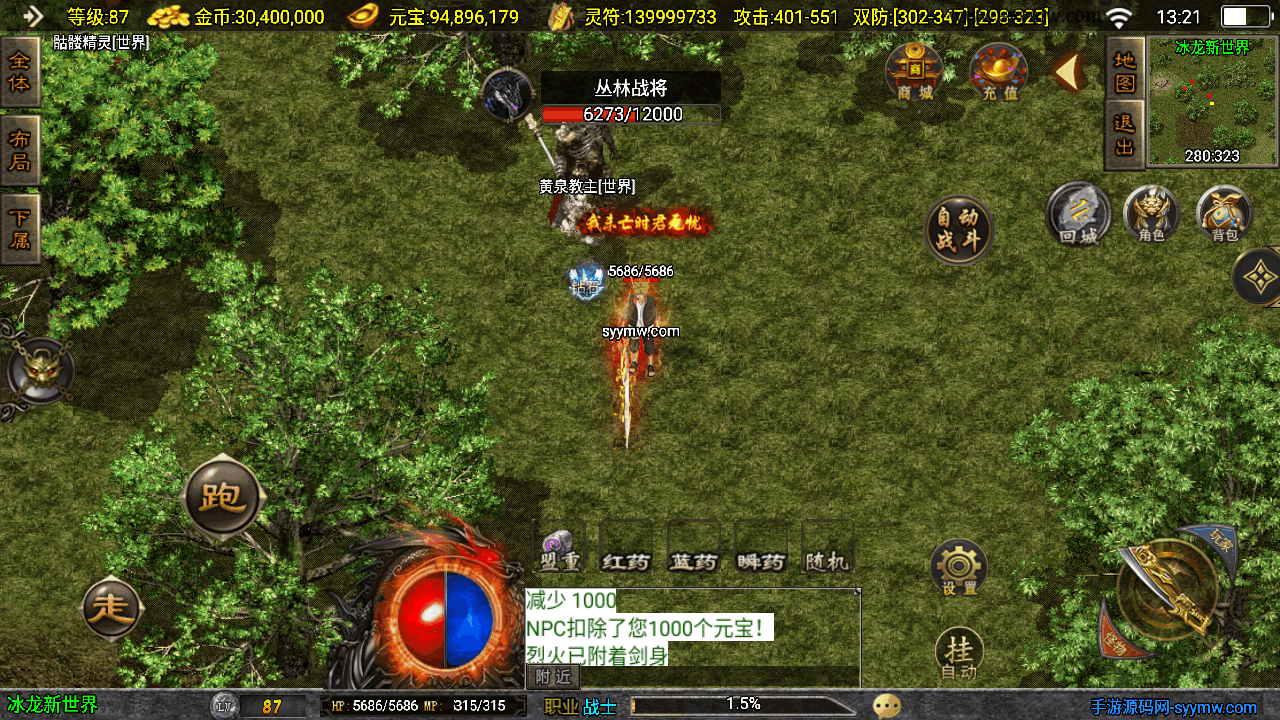Collapse the top menu with the arrow
This screenshot has width=1280, height=720.
1067,72
